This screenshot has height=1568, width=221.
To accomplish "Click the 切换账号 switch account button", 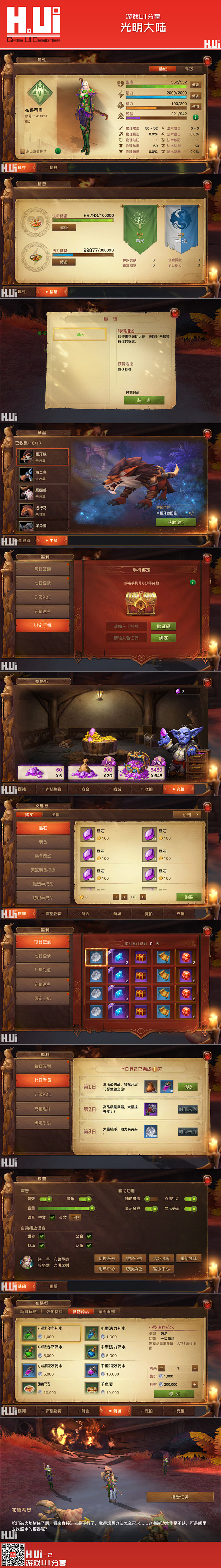I will 107,1258.
